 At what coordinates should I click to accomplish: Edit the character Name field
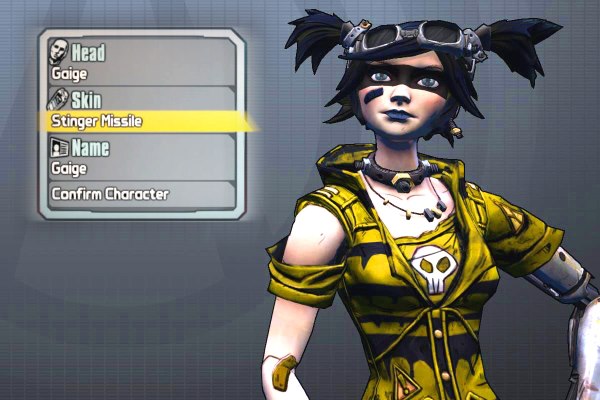pos(140,157)
